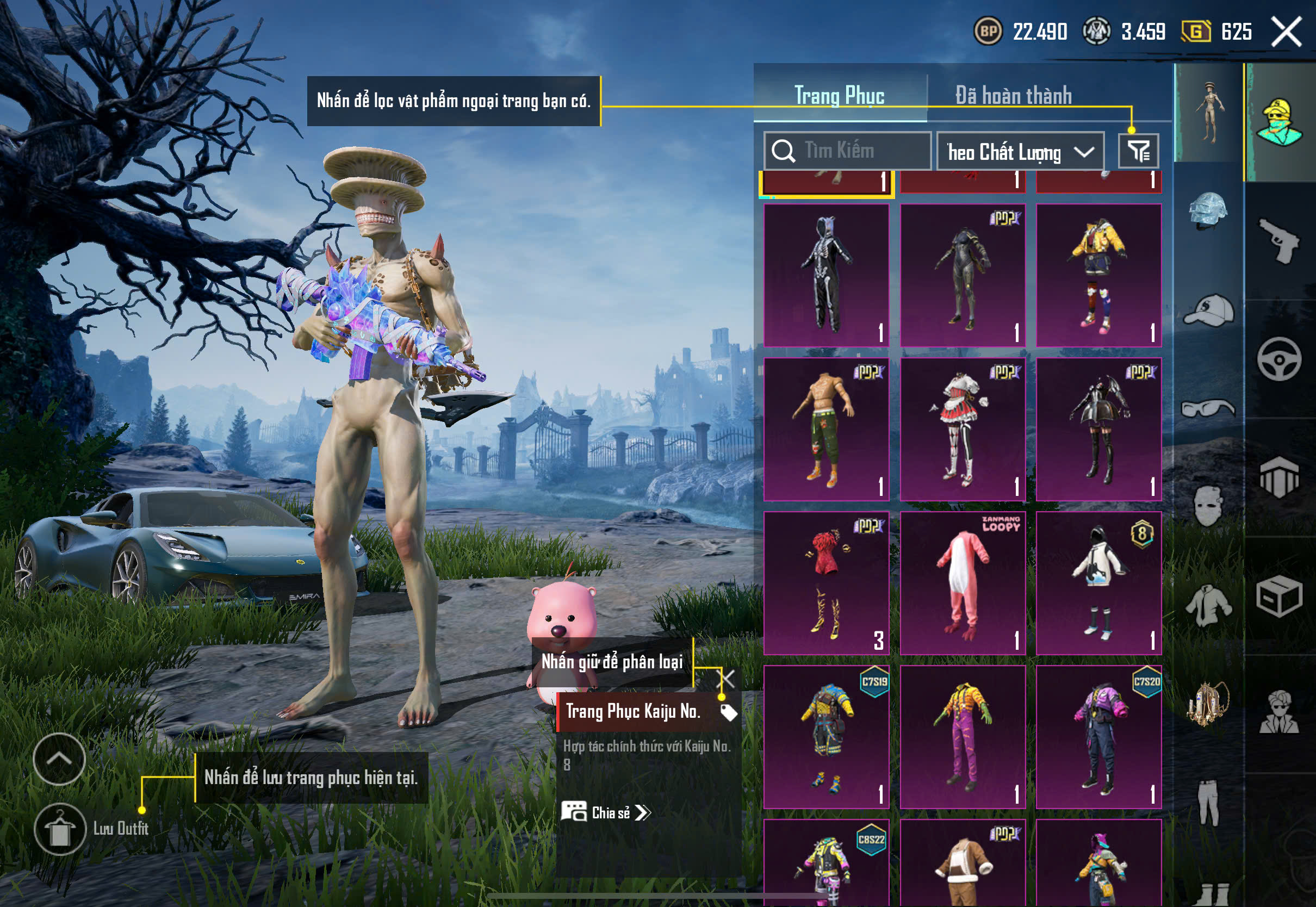Switch to the Đã hoàn thành tab
Image resolution: width=1316 pixels, height=907 pixels.
point(1013,96)
